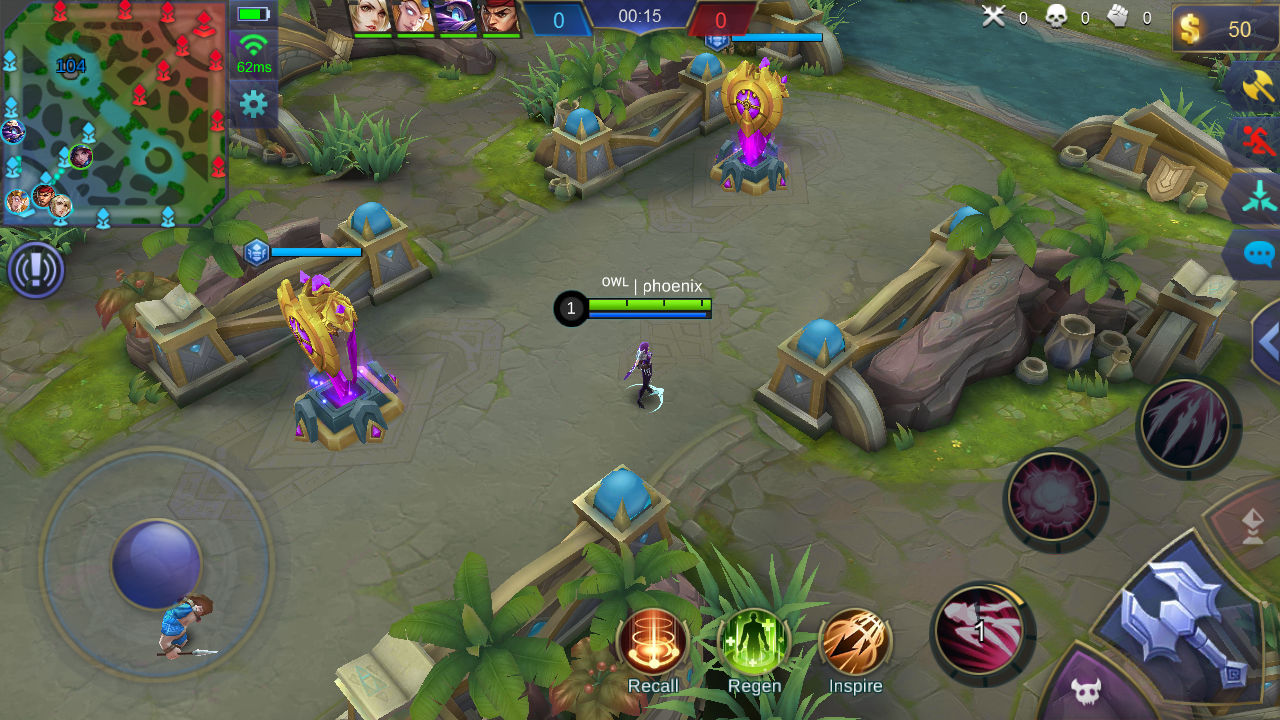View the match timer showing 00:15
The width and height of the screenshot is (1280, 720).
[640, 15]
